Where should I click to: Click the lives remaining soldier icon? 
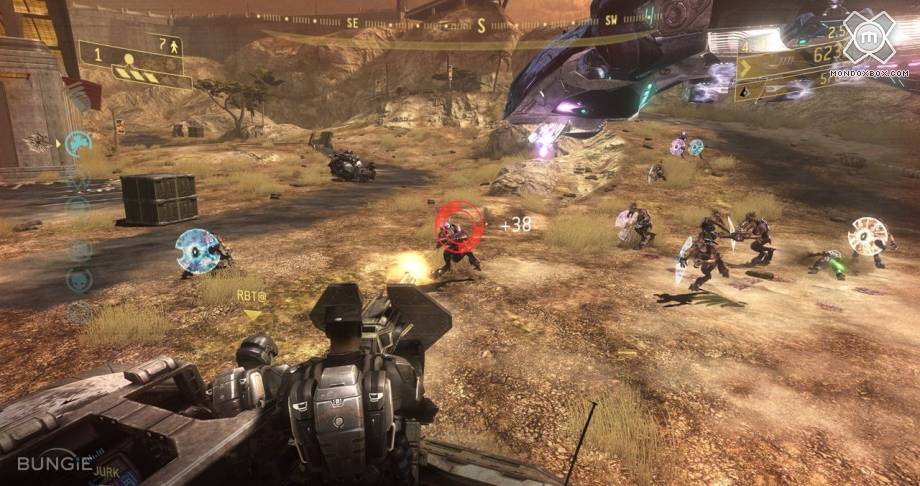tap(176, 45)
